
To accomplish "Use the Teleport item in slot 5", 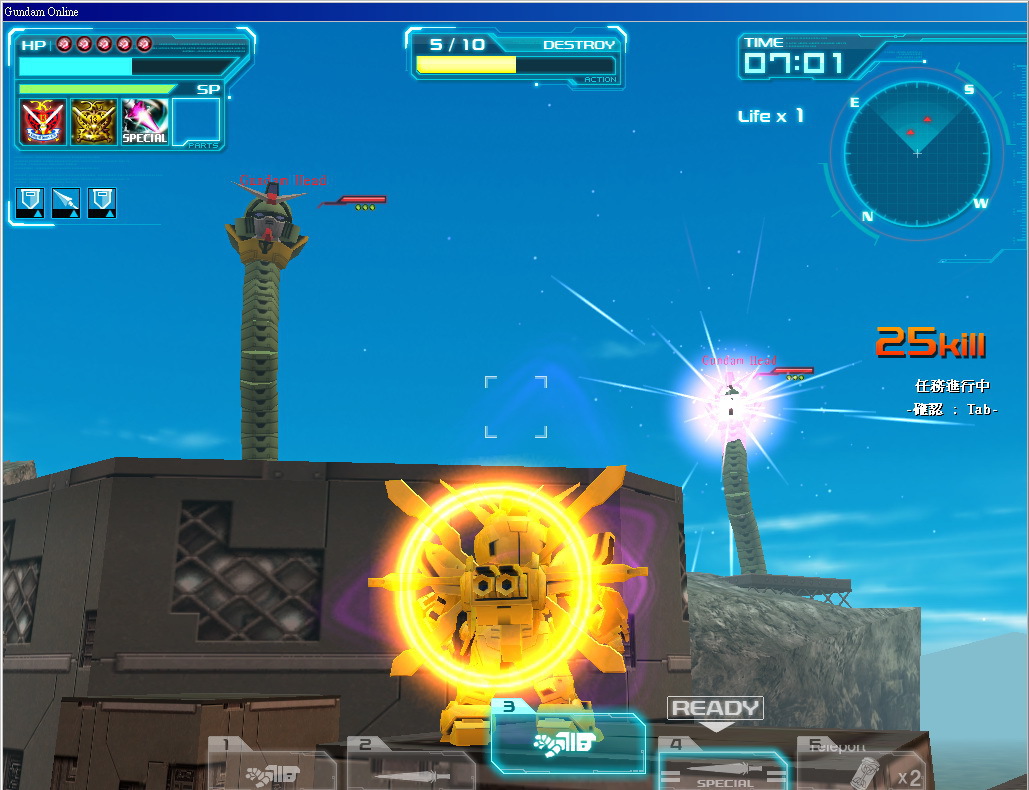I will (862, 768).
